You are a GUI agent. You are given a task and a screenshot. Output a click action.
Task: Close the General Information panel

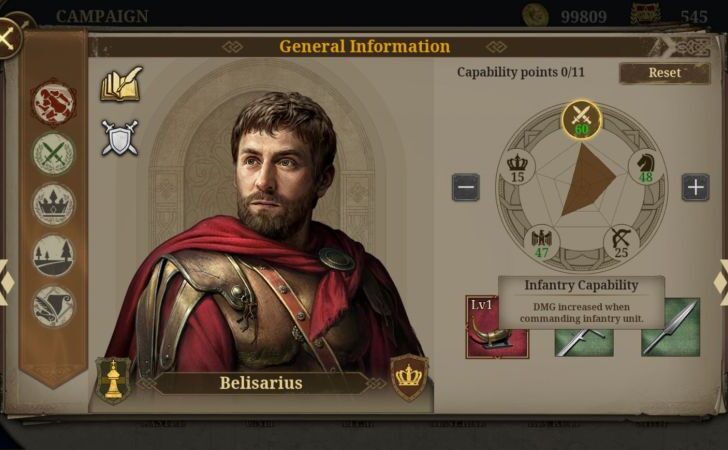coord(8,39)
